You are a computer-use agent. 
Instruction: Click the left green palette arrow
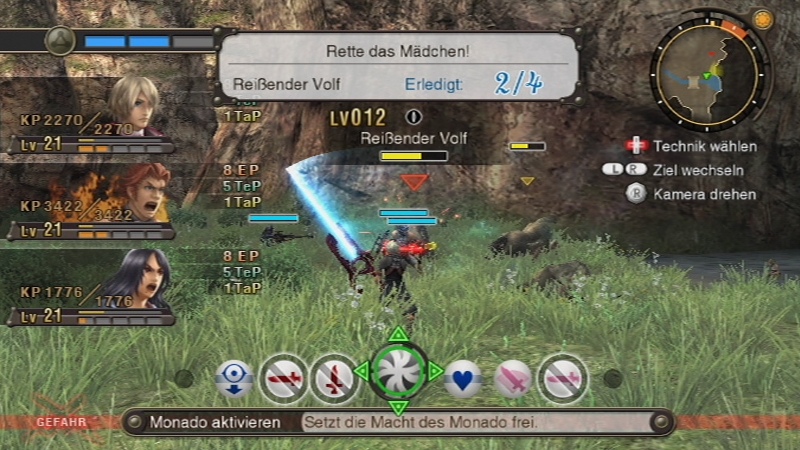(361, 371)
